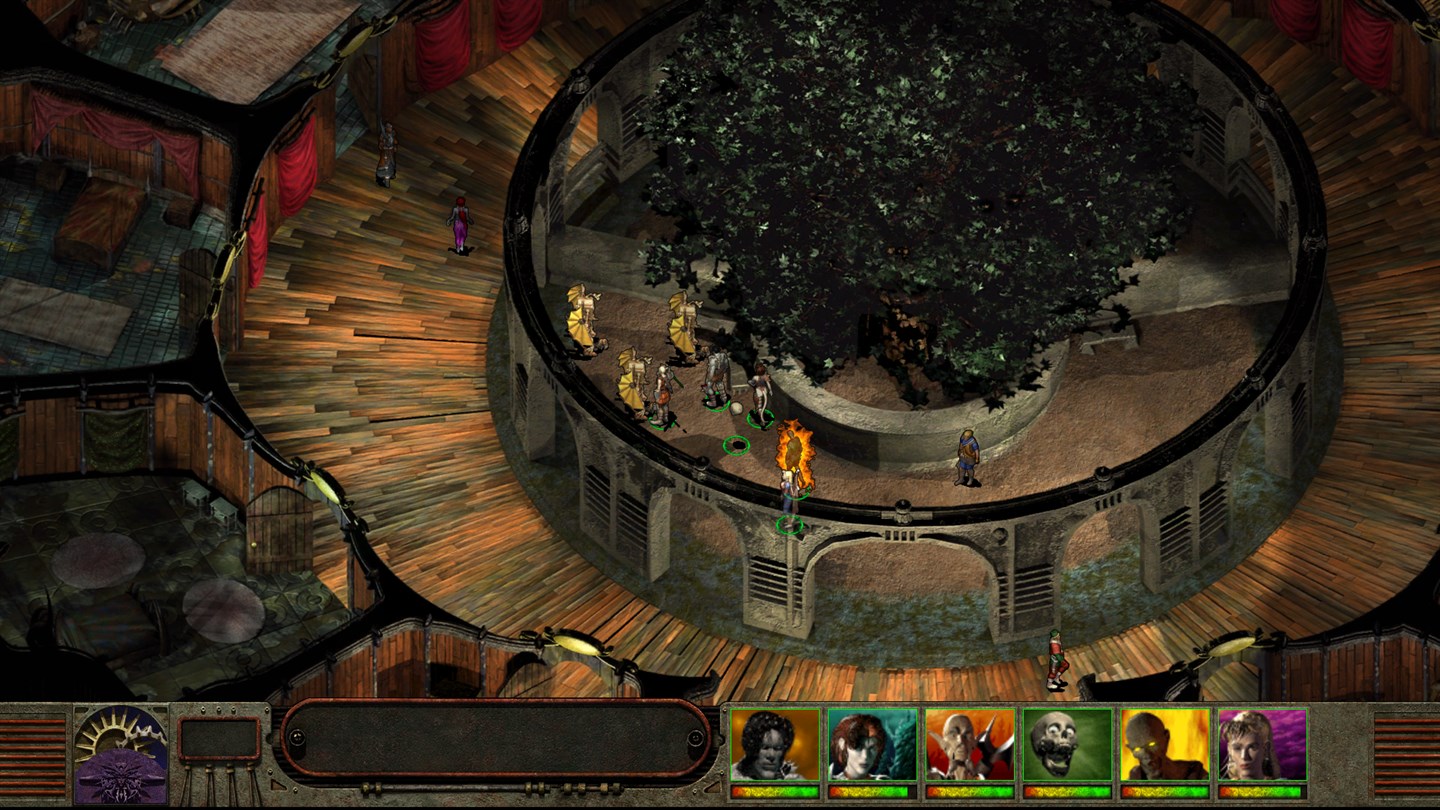
Task: Select Morte the floating skull portrait
Action: 1066,744
